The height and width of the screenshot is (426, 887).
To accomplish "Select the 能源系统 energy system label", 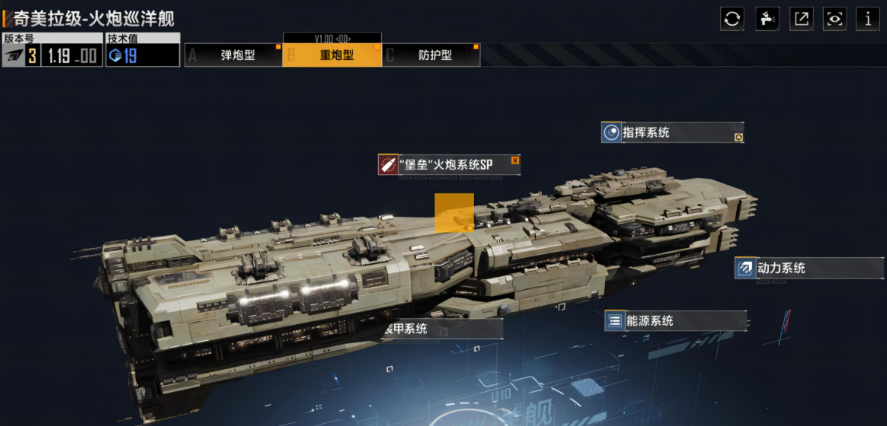I will coord(675,321).
